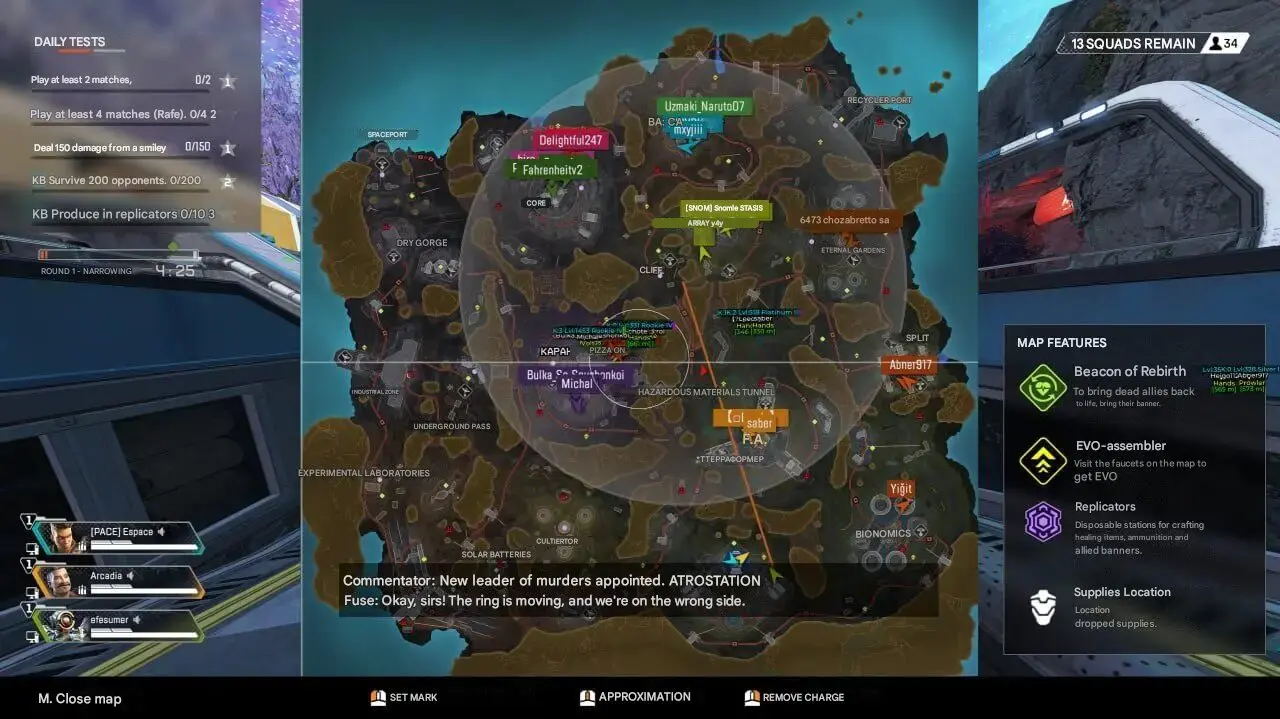The image size is (1280, 719).
Task: Click the Michal player name tag
Action: click(x=577, y=384)
